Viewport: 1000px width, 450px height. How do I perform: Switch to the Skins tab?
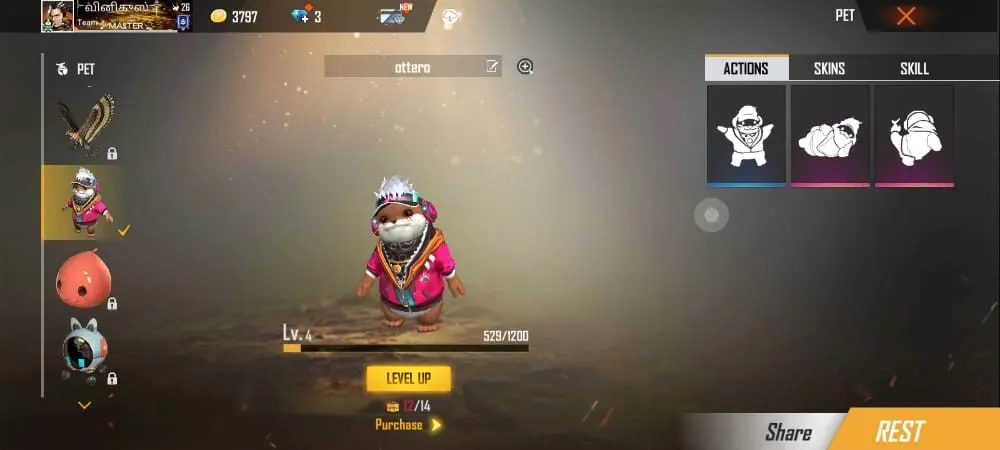click(829, 68)
